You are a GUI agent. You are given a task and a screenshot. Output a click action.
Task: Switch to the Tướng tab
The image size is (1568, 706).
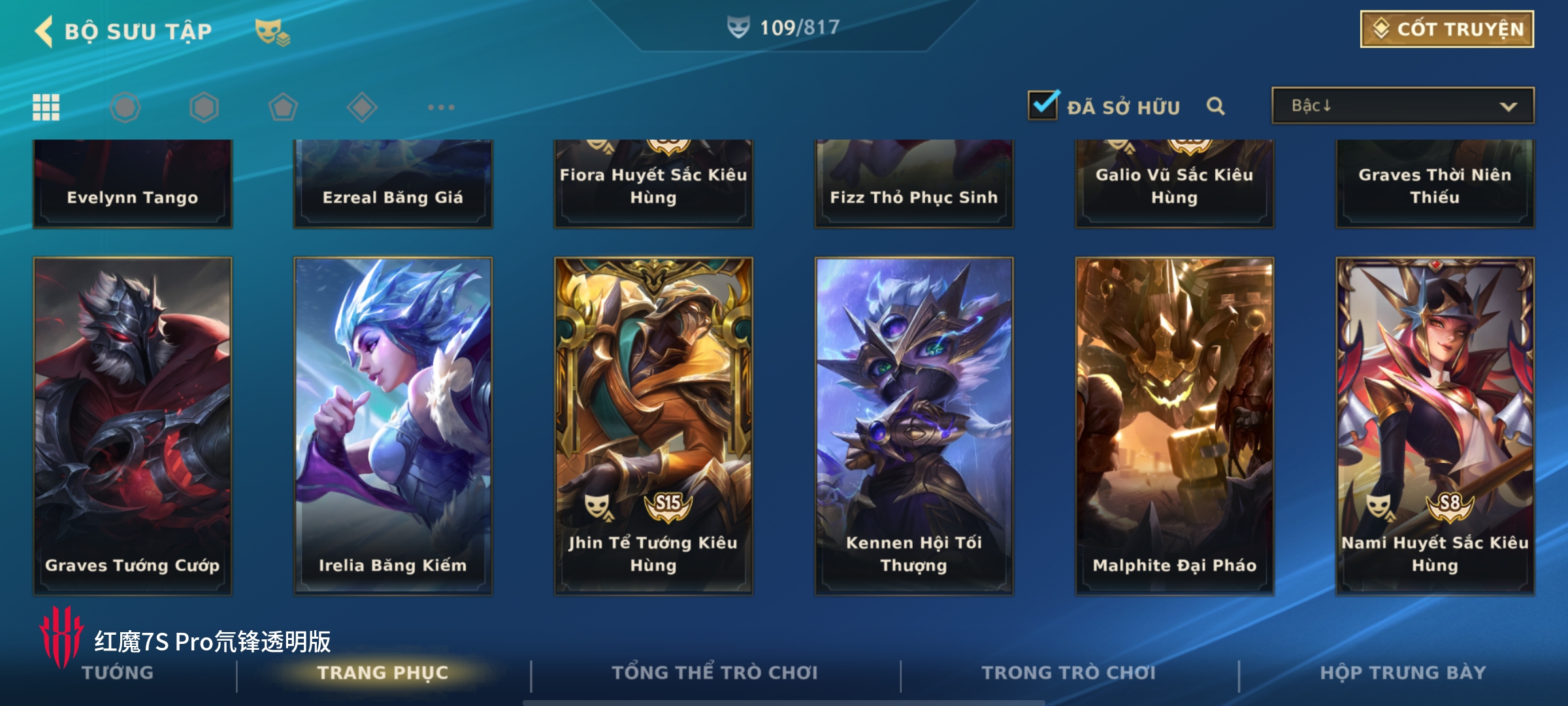click(118, 673)
